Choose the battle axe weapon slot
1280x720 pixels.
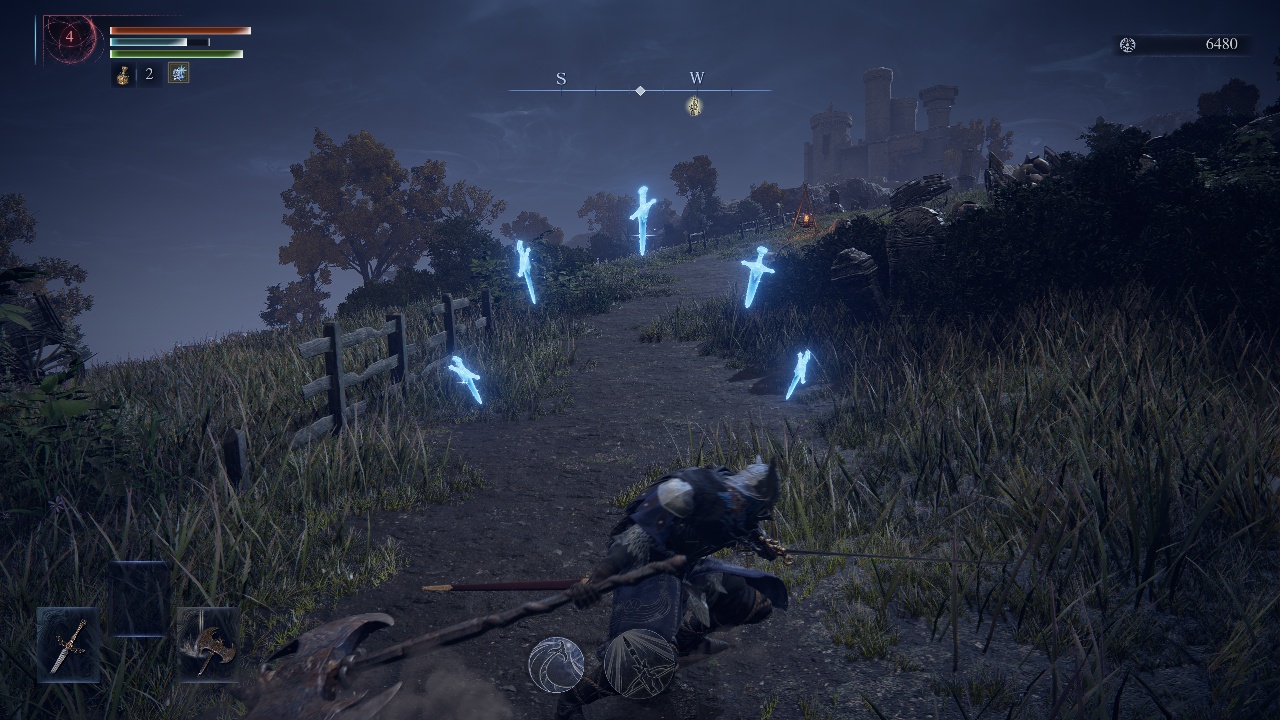[208, 644]
